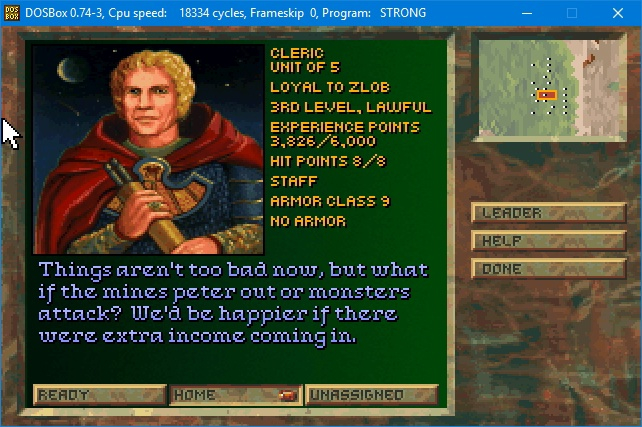642x427 pixels.
Task: Minimize the DOSBox window
Action: [x=527, y=13]
